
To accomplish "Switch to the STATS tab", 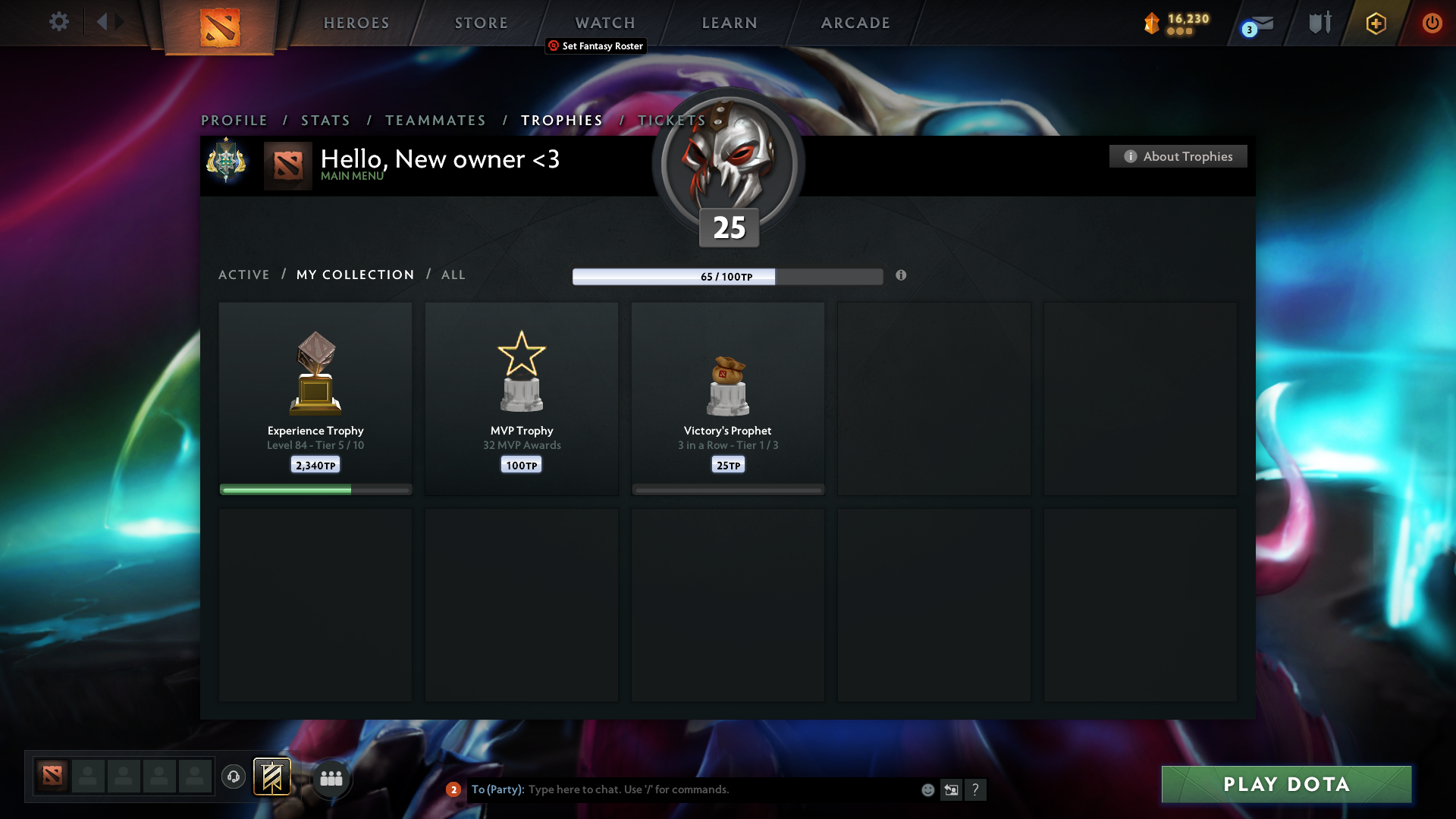I will click(325, 120).
